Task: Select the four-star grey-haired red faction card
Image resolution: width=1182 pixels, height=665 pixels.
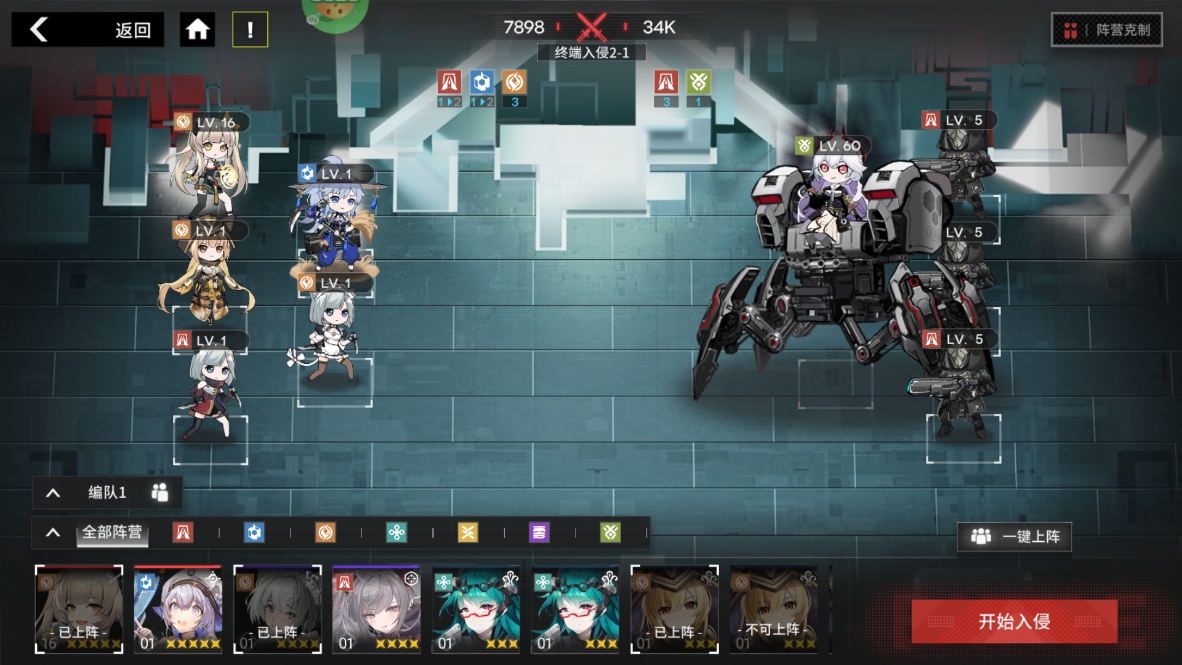Action: coord(376,610)
